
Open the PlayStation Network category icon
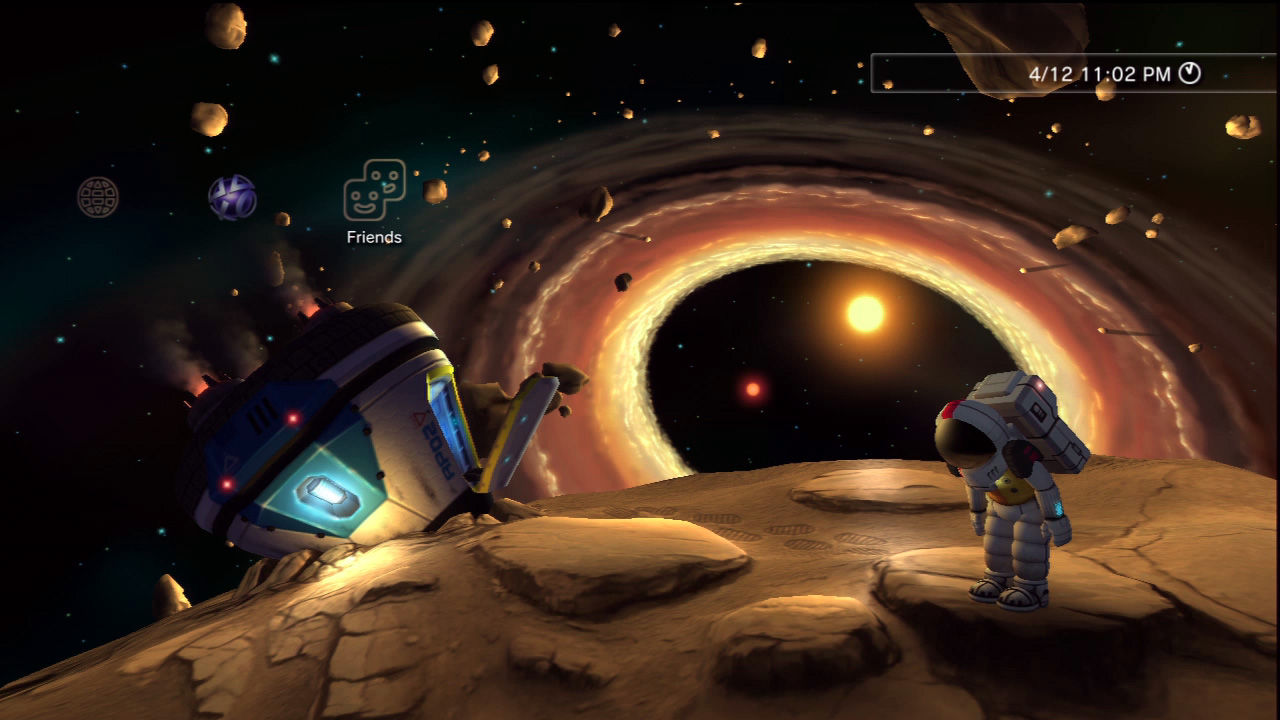pos(232,197)
